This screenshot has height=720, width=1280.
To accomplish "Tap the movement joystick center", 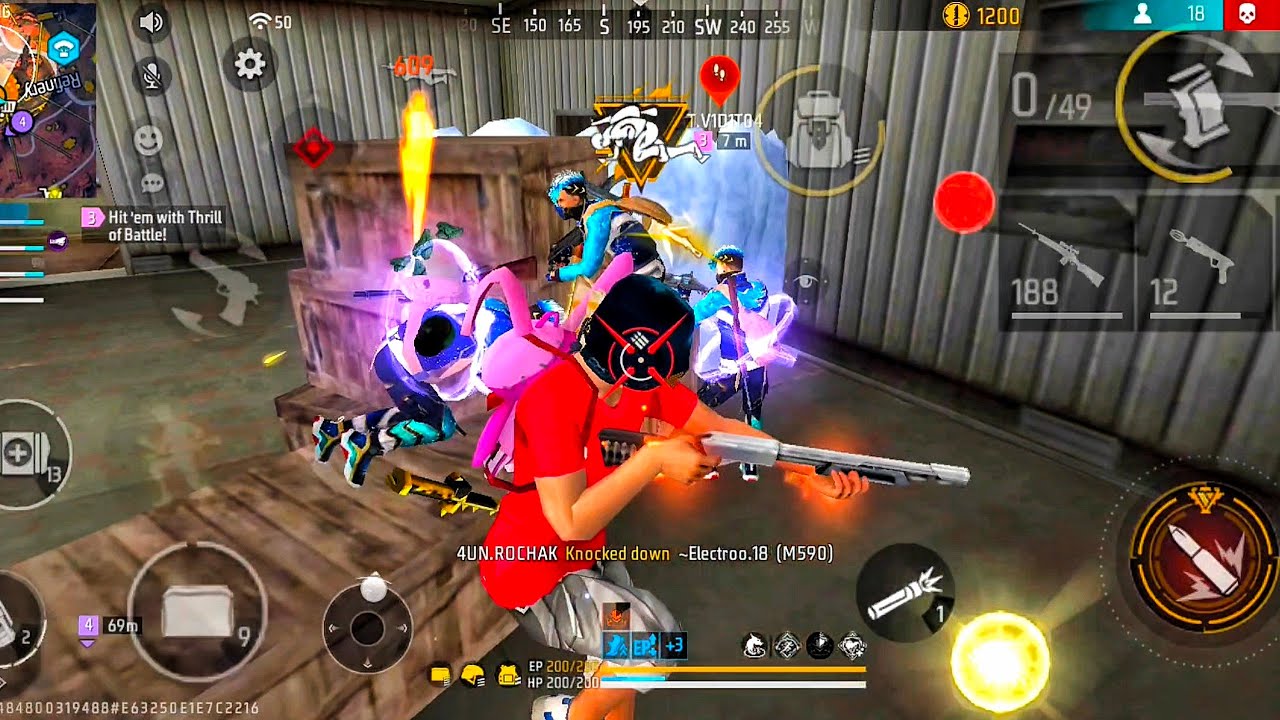I will 367,628.
